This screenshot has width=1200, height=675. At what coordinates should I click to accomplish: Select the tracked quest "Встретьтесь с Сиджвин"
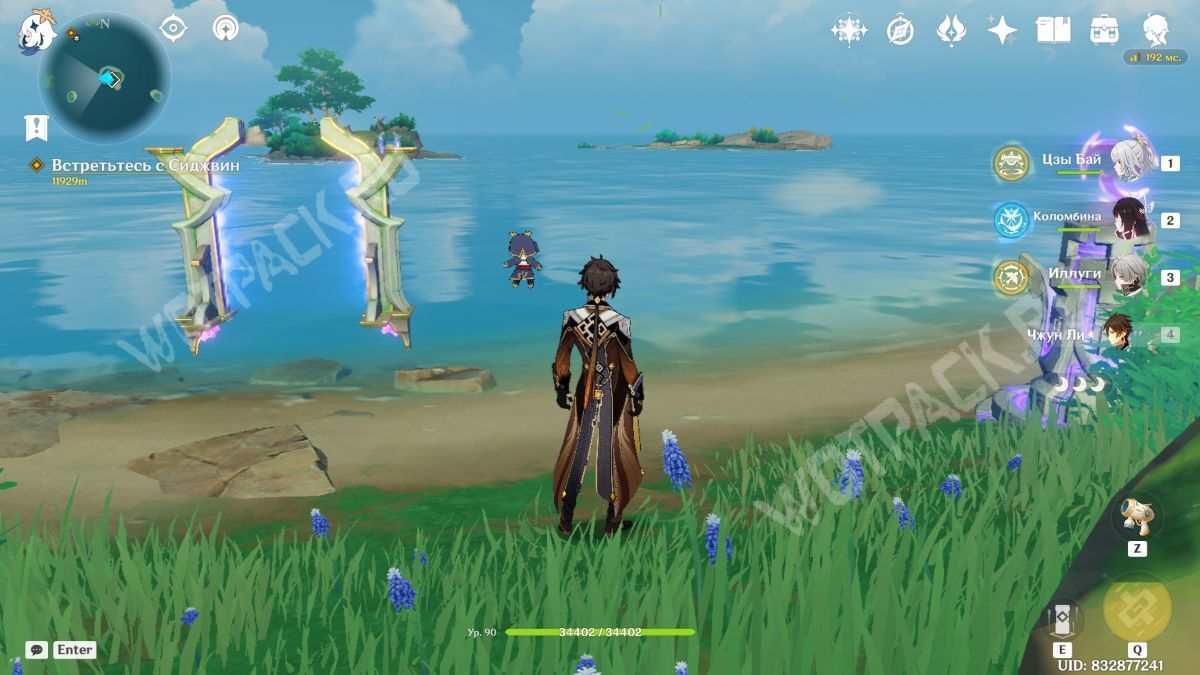click(x=145, y=165)
